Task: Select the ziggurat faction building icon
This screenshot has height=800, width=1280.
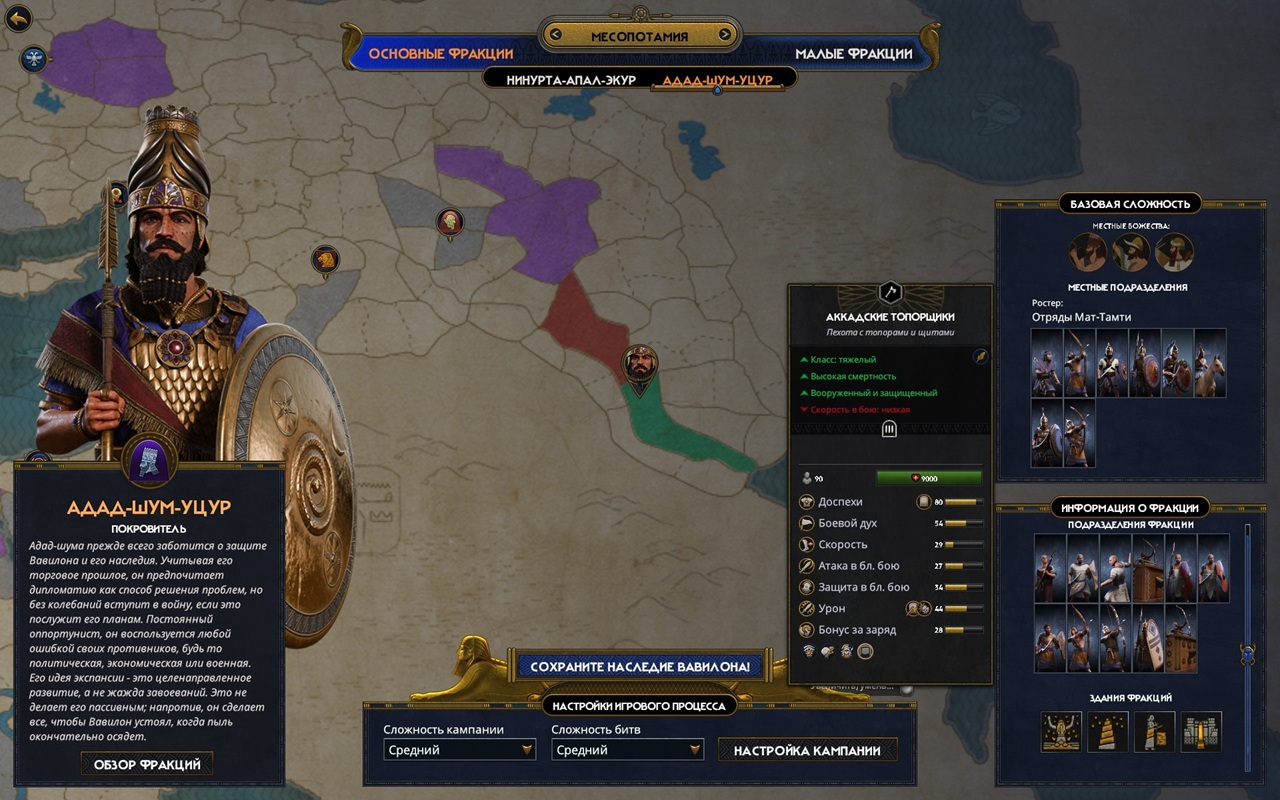Action: point(1108,732)
